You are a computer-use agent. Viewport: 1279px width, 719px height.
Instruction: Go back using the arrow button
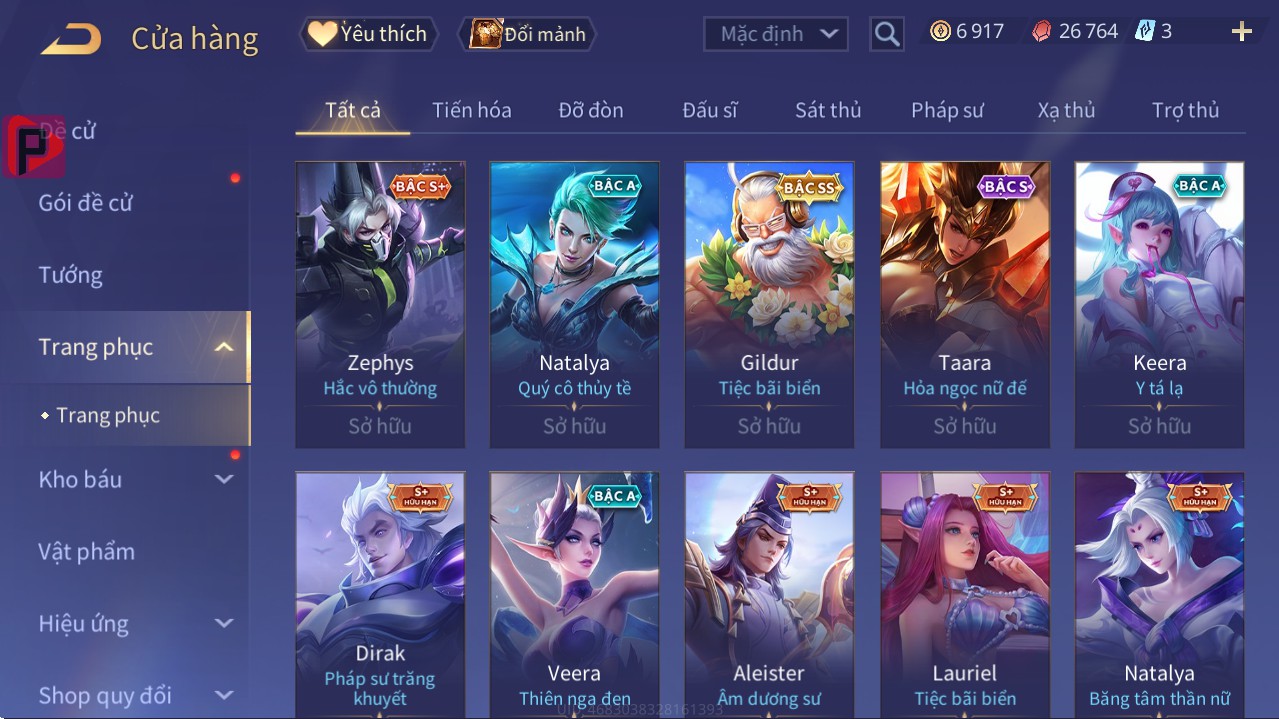pos(71,39)
